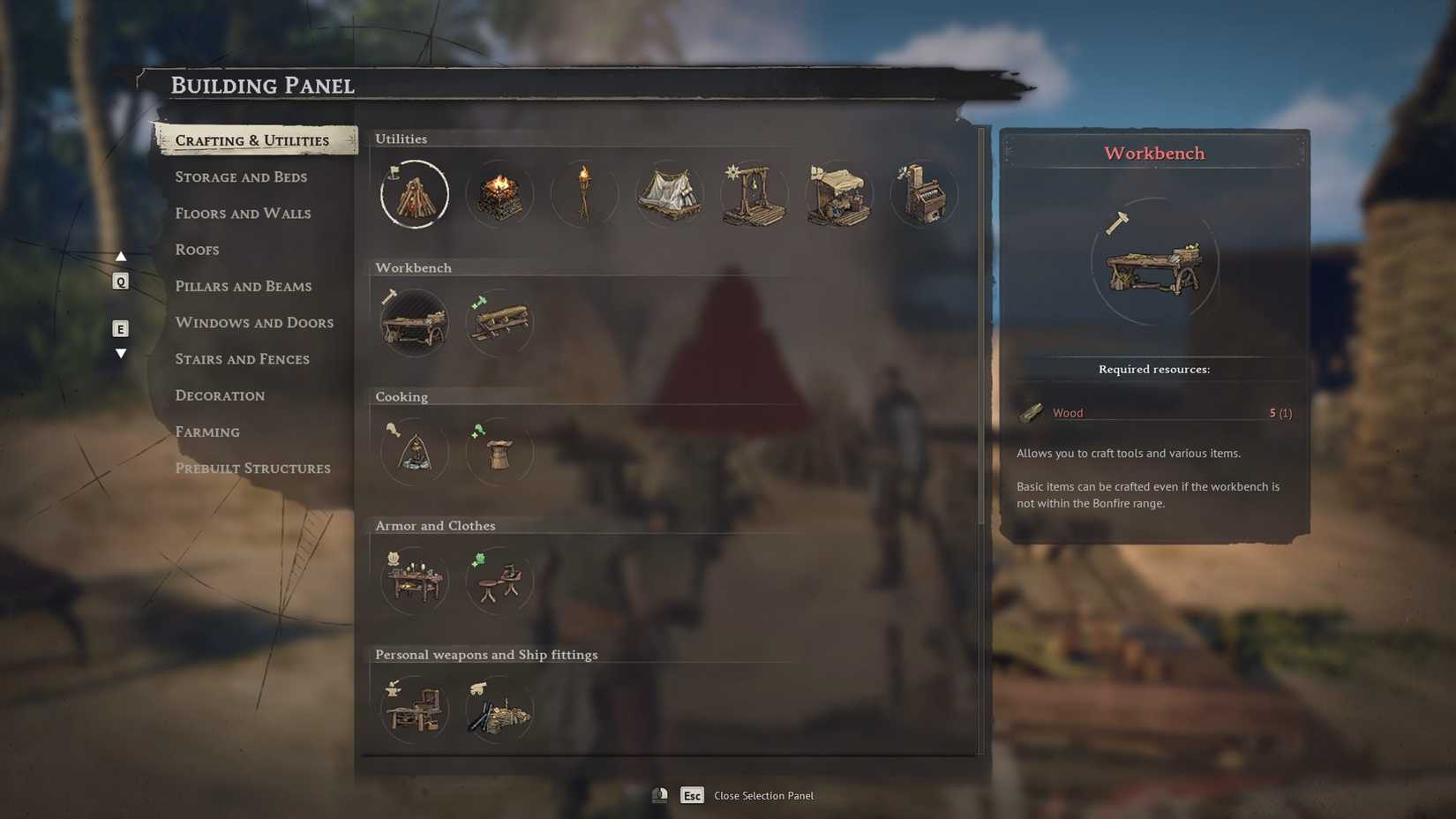
Task: Select the Roofs category
Action: (x=197, y=250)
